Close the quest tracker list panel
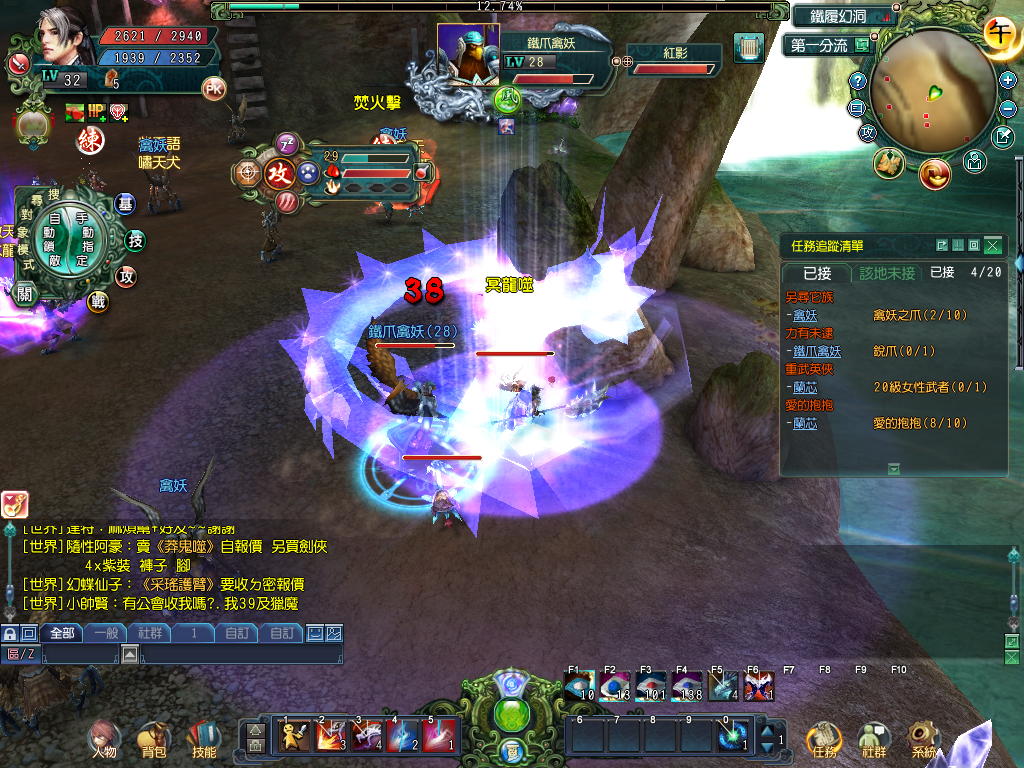This screenshot has width=1024, height=768. [x=991, y=245]
